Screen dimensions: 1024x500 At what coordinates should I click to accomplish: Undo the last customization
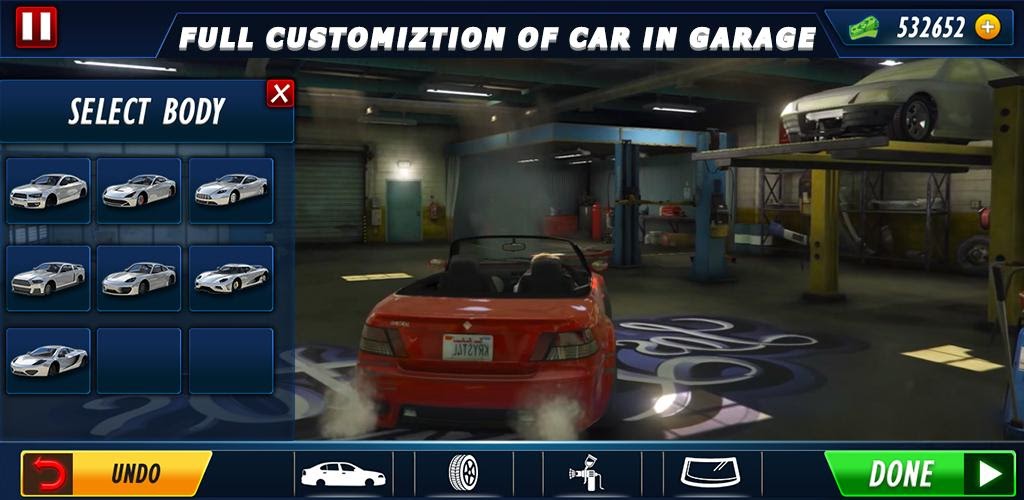pyautogui.click(x=115, y=472)
